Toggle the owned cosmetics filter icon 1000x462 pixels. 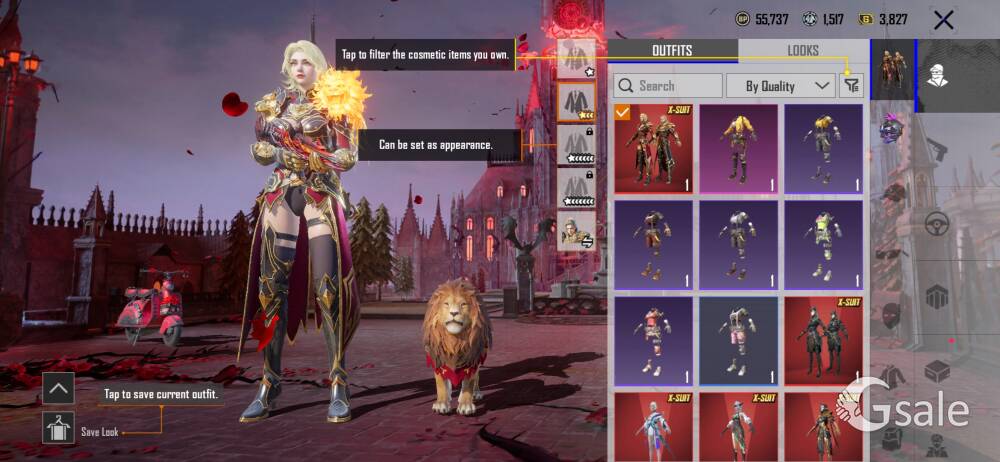tap(851, 86)
